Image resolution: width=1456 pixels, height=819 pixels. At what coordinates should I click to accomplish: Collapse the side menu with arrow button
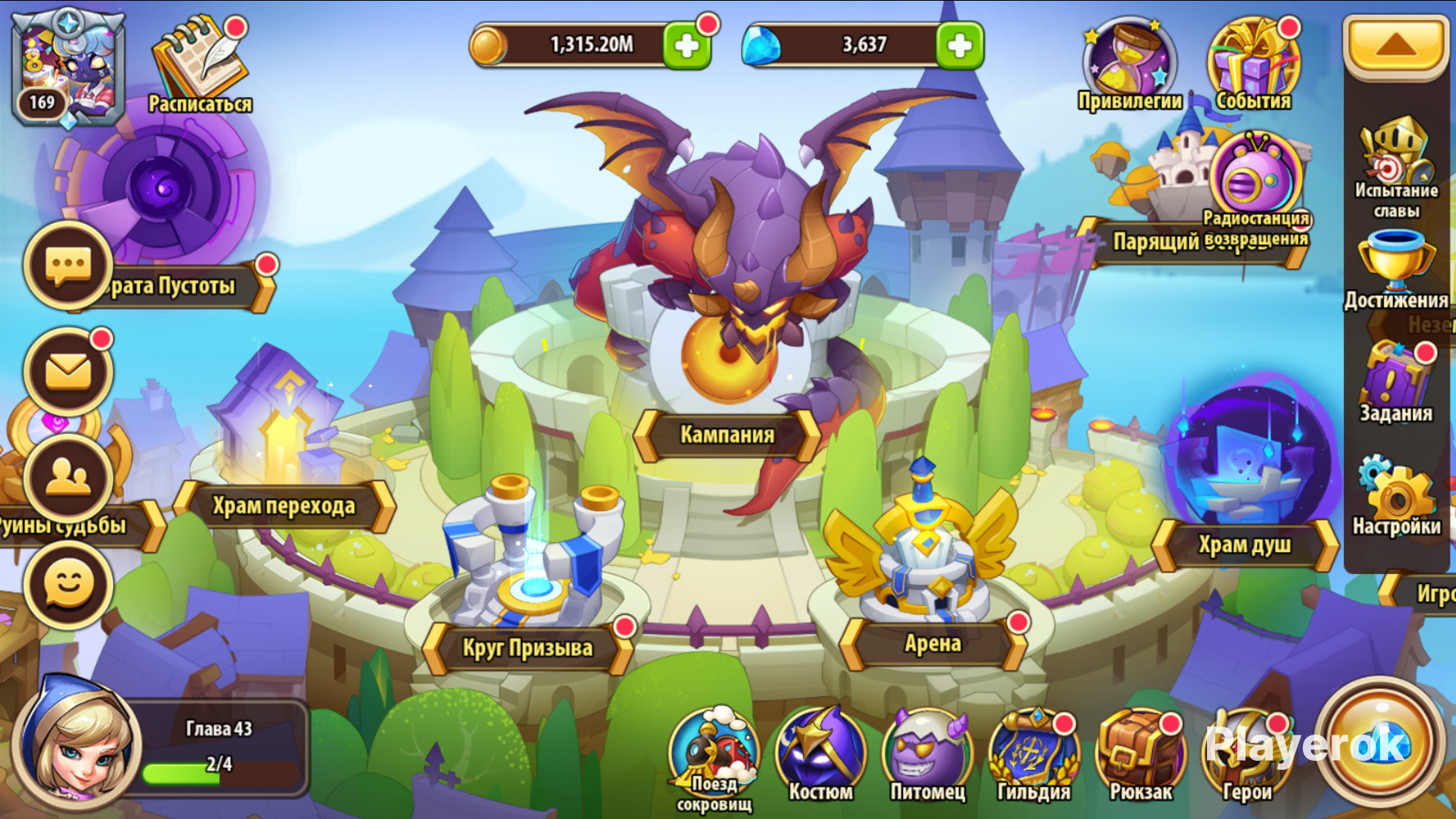(x=1395, y=46)
